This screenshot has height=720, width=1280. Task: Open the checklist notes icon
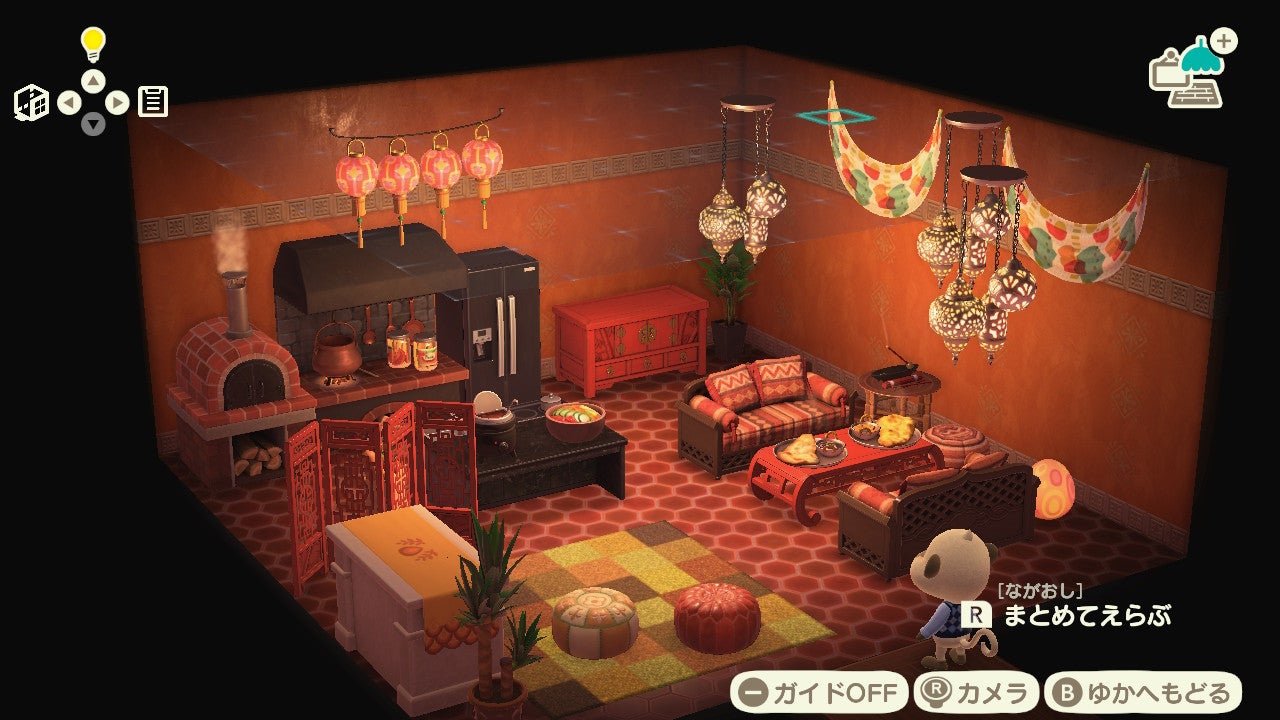tap(153, 102)
